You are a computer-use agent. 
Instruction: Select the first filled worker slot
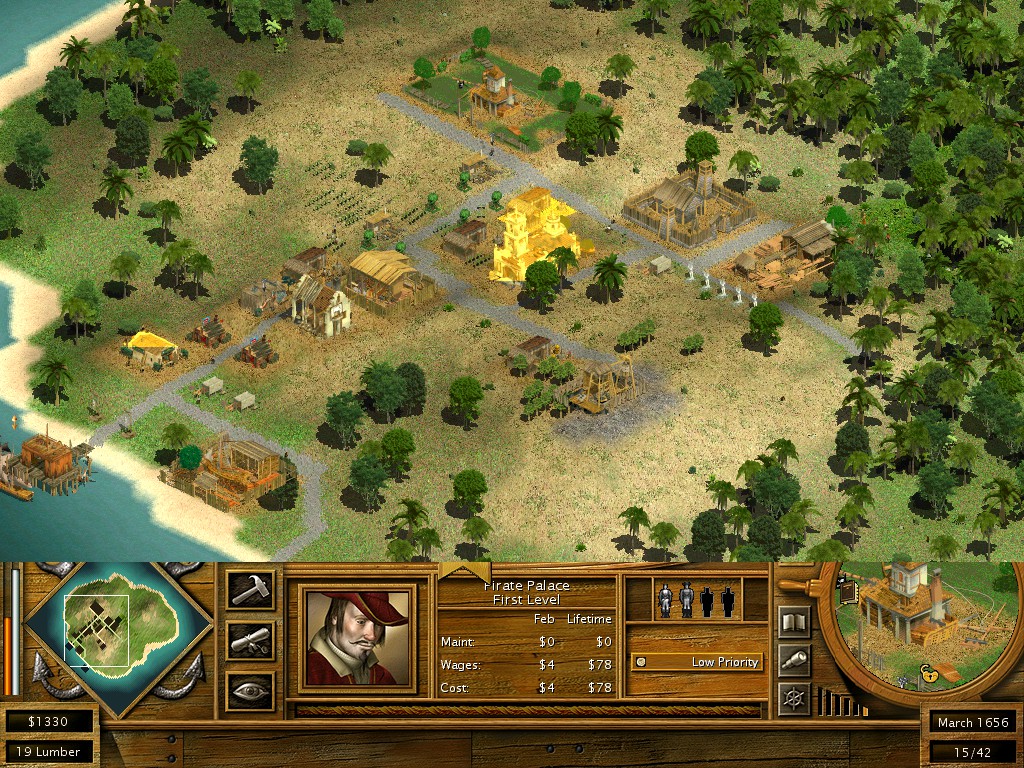(x=665, y=600)
